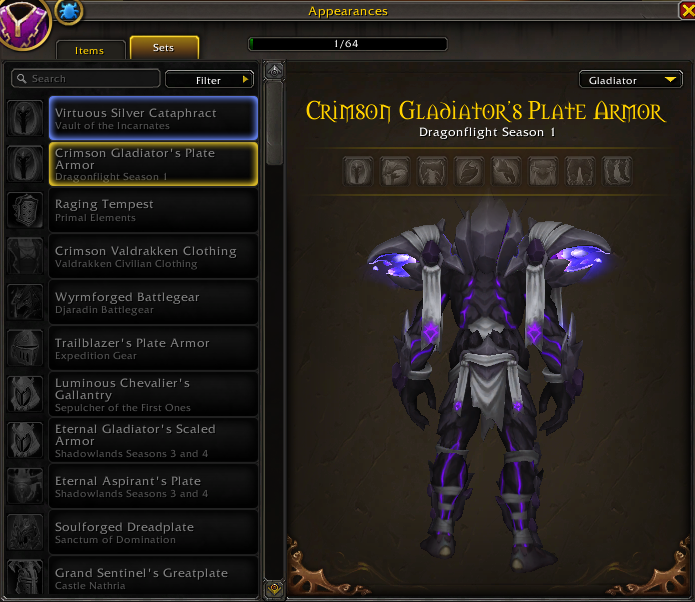Pick Crimson Valdrakken Clothing set
The height and width of the screenshot is (602, 695).
click(x=153, y=256)
